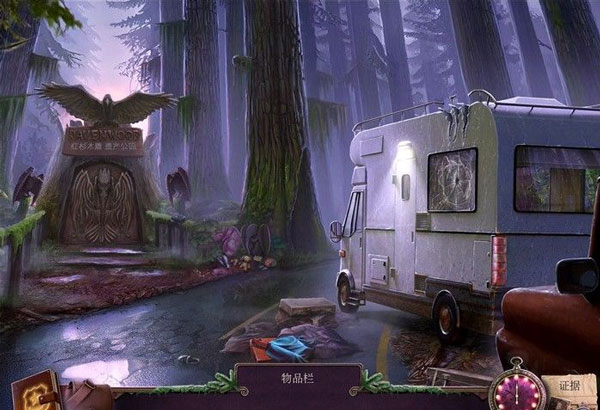
Task: Open the 物品栏 inventory bar
Action: pos(299,381)
